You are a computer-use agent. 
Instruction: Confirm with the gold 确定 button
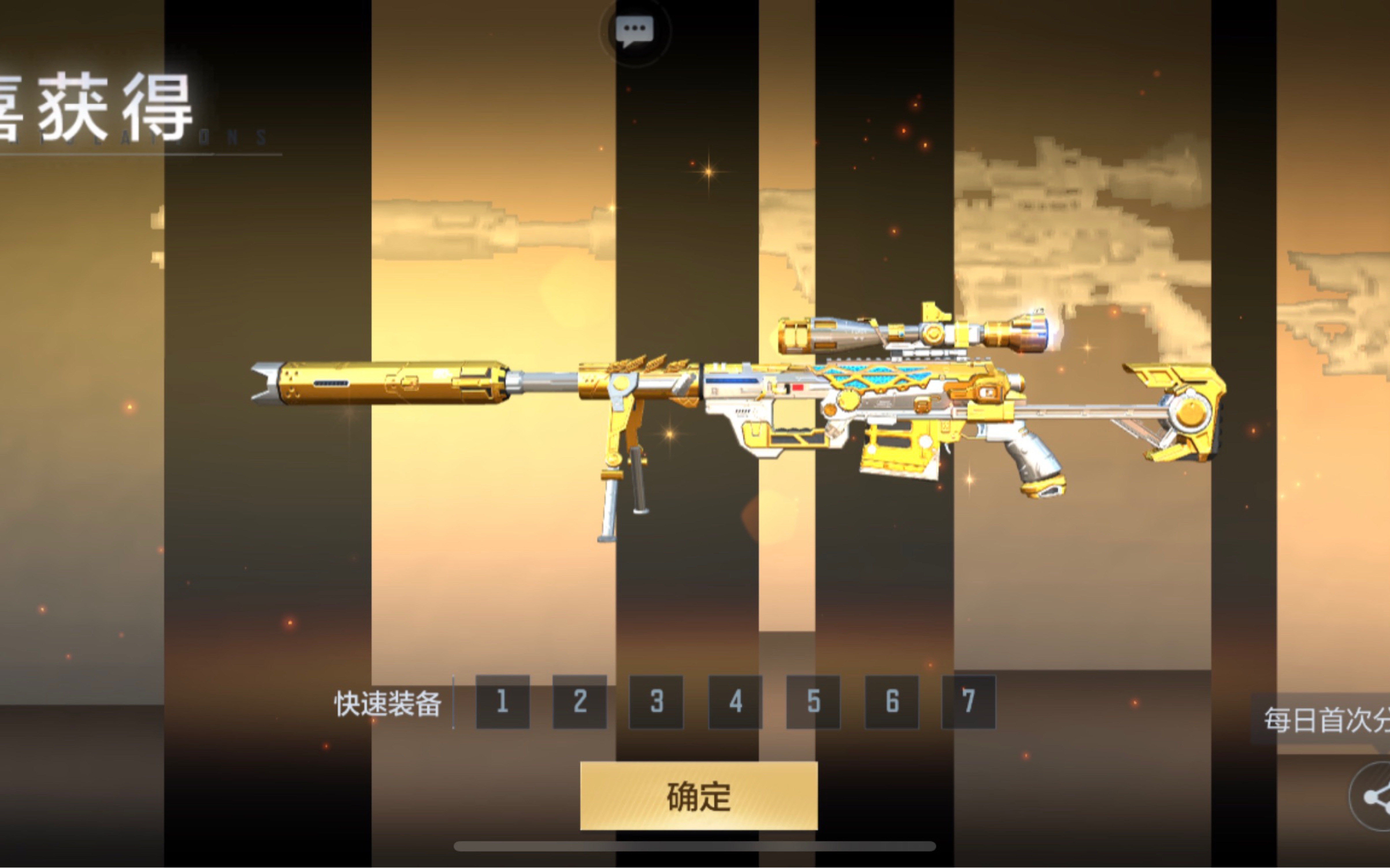pos(698,796)
